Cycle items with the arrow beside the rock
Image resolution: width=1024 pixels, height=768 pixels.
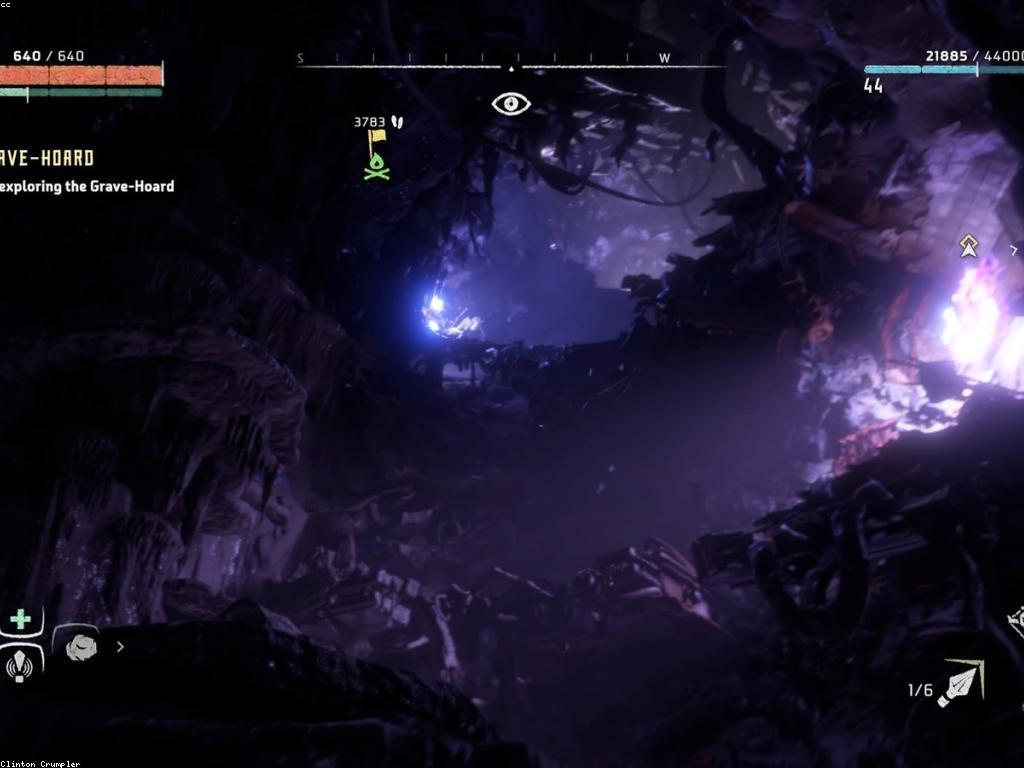(x=121, y=647)
